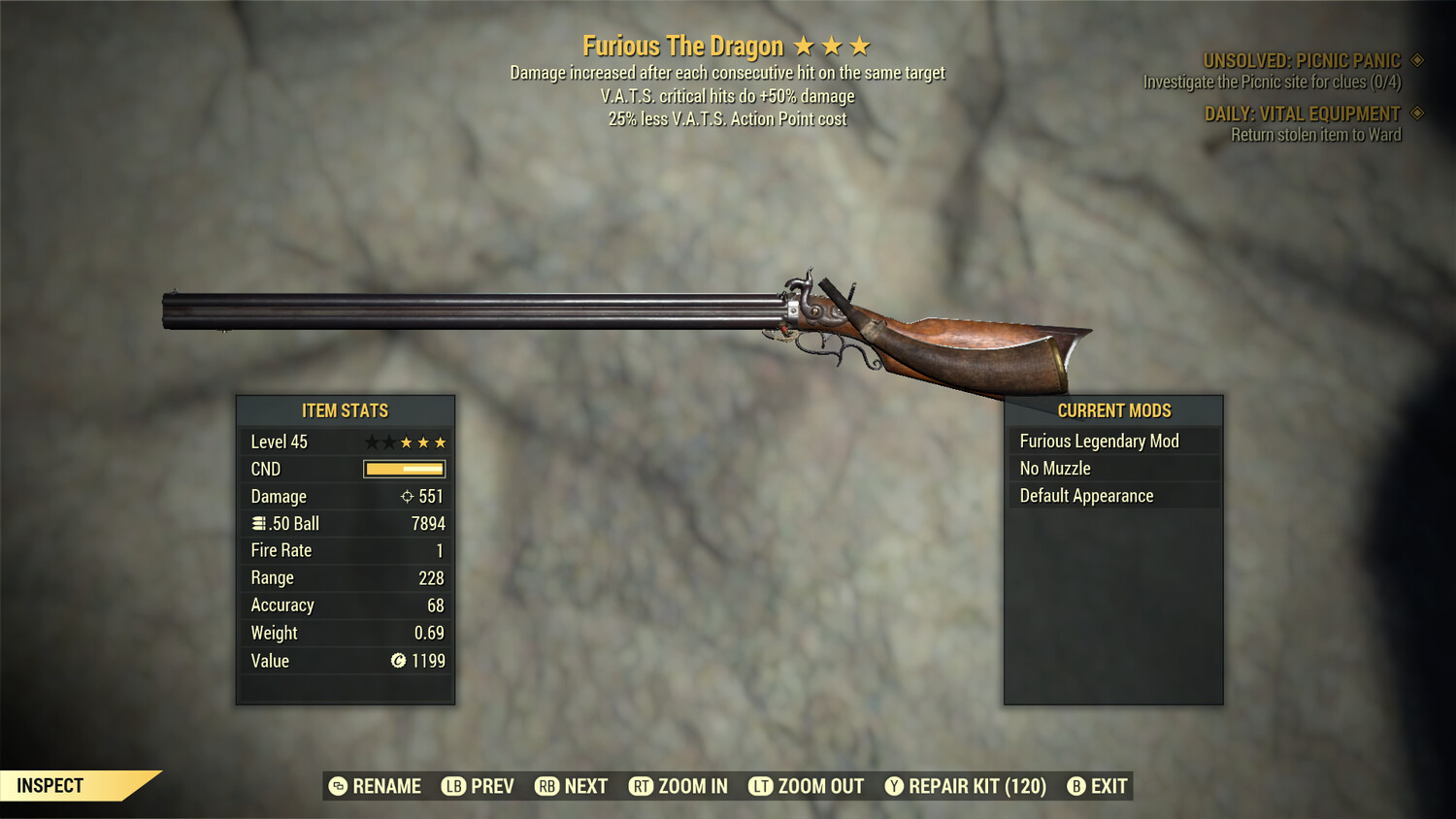Image resolution: width=1456 pixels, height=819 pixels.
Task: Open the Unsolved: Picnic Panic quest tracker
Action: coord(1302,61)
